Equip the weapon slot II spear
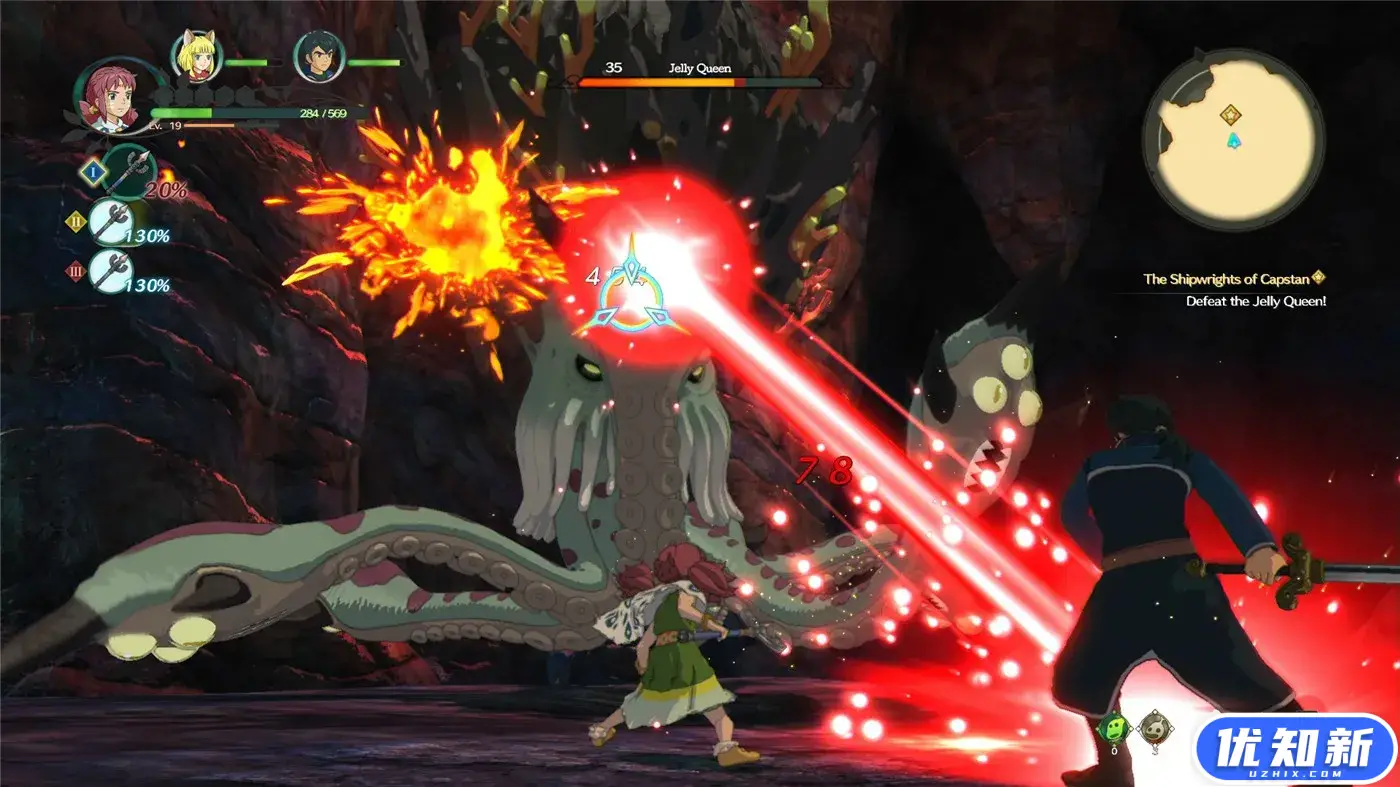The image size is (1400, 787). tap(112, 221)
